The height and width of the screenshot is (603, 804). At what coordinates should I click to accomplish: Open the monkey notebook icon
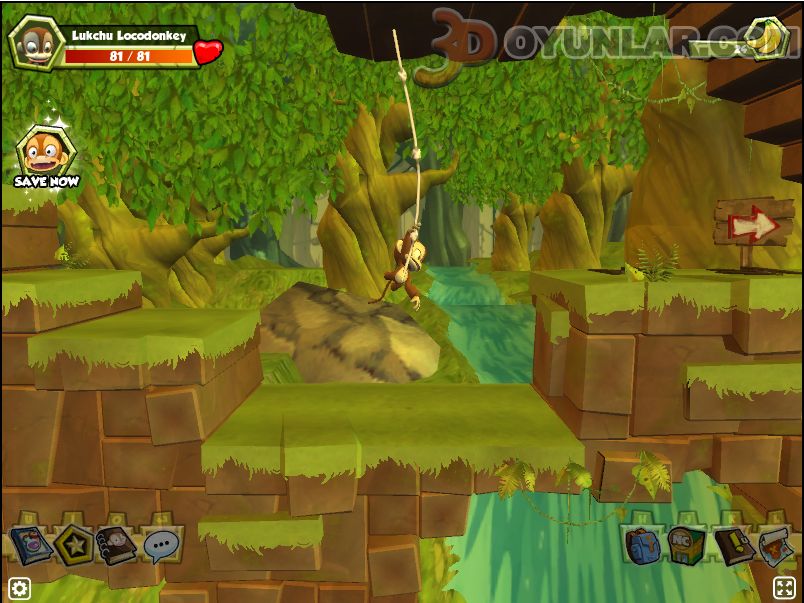click(x=117, y=546)
